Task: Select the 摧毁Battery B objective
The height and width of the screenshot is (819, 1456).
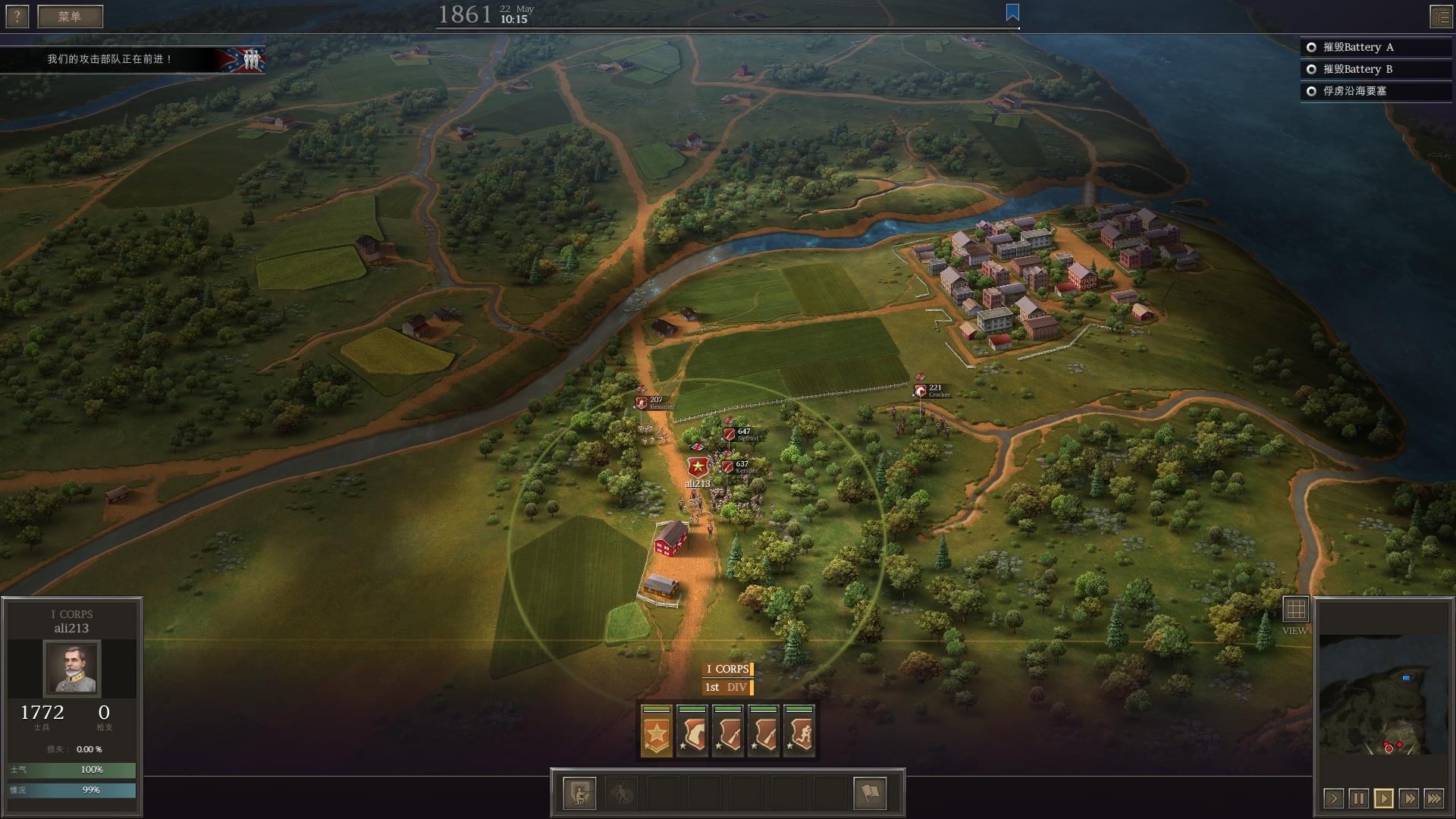Action: pyautogui.click(x=1357, y=69)
